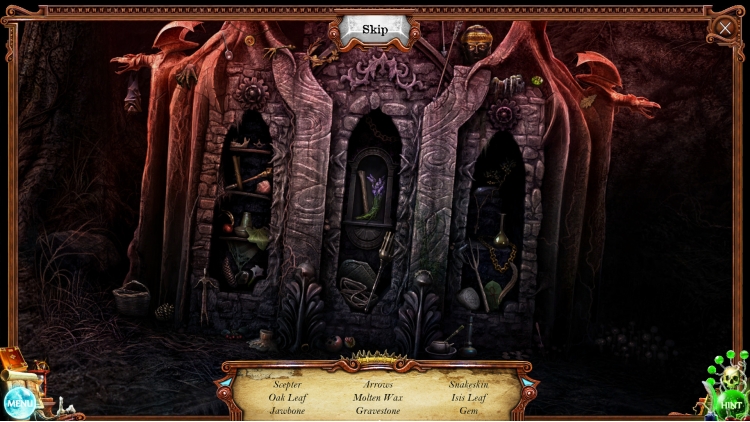This screenshot has width=750, height=422.
Task: Select Scepter in the item list
Action: (x=287, y=384)
